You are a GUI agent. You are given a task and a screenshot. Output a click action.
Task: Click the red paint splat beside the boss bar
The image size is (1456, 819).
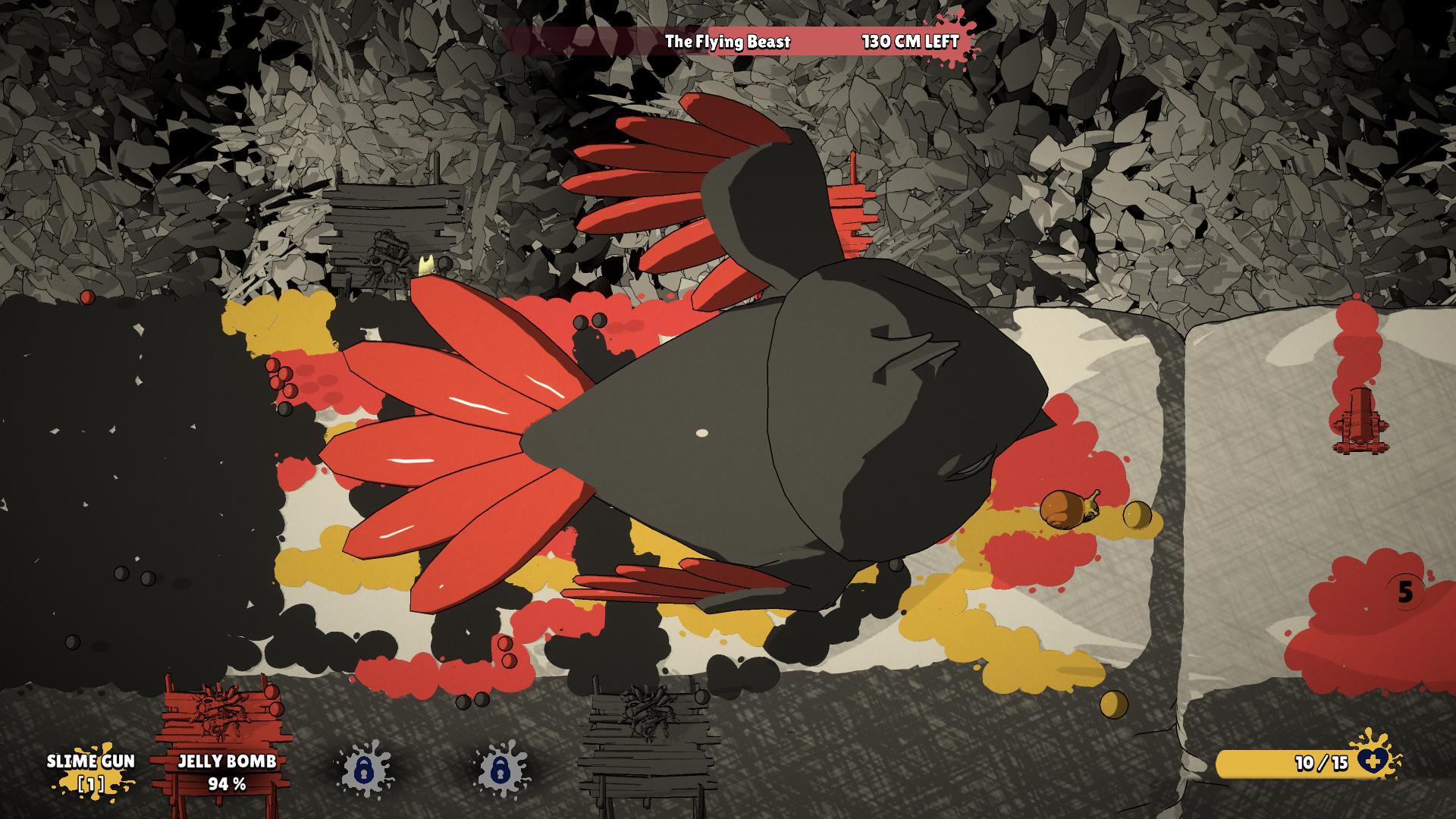[957, 36]
